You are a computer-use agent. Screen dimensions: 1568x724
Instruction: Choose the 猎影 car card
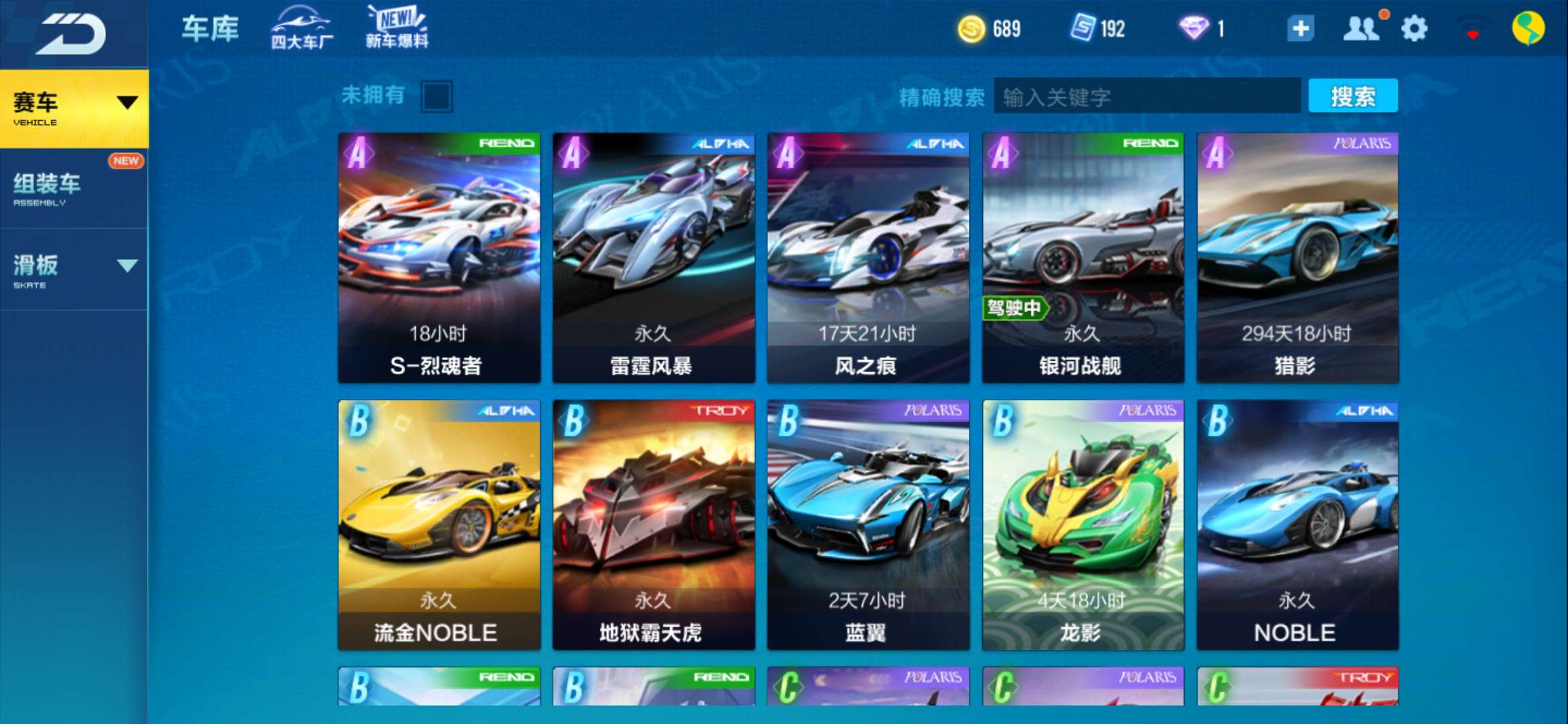pyautogui.click(x=1297, y=257)
